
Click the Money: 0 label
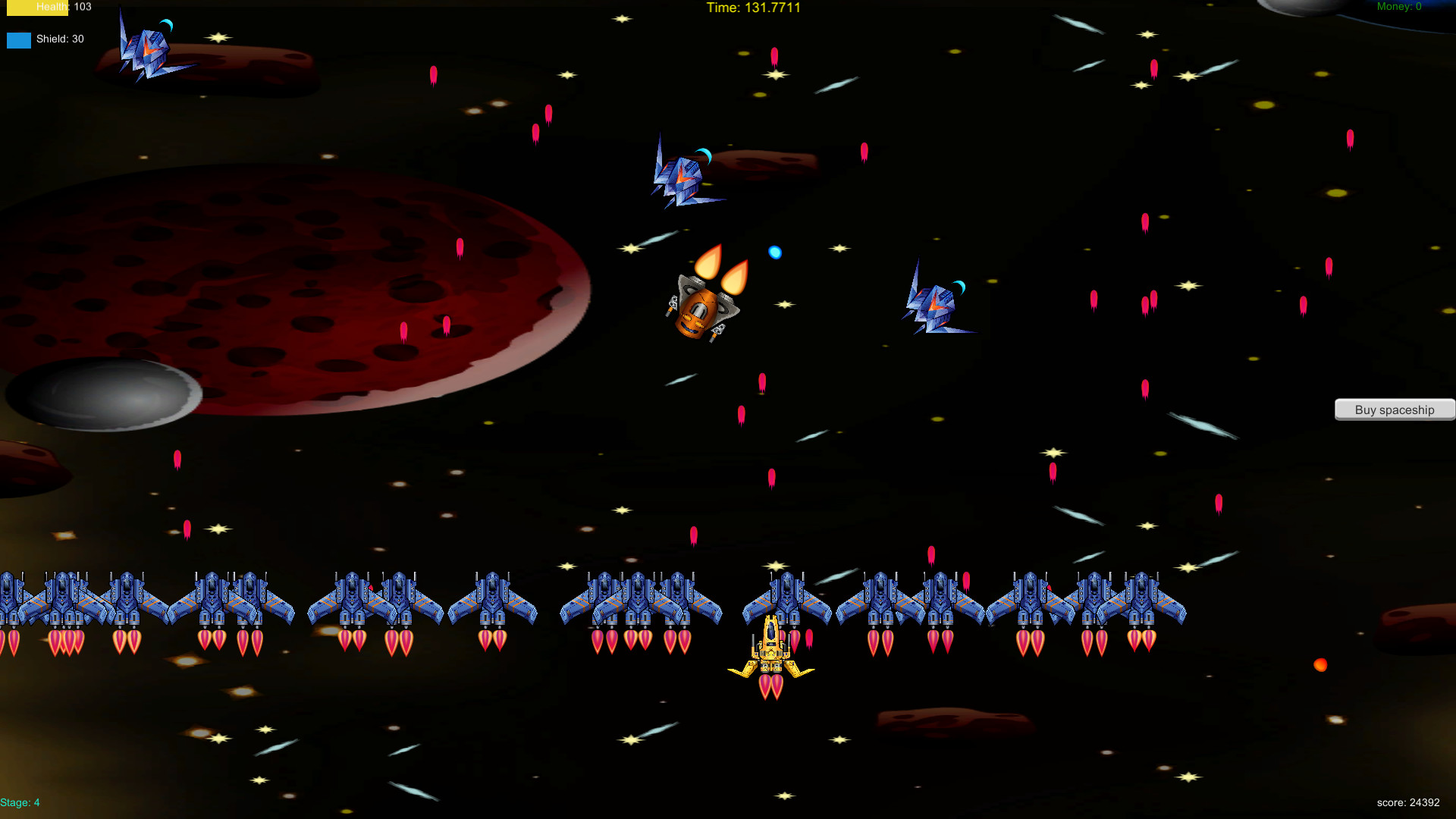pos(1399,6)
